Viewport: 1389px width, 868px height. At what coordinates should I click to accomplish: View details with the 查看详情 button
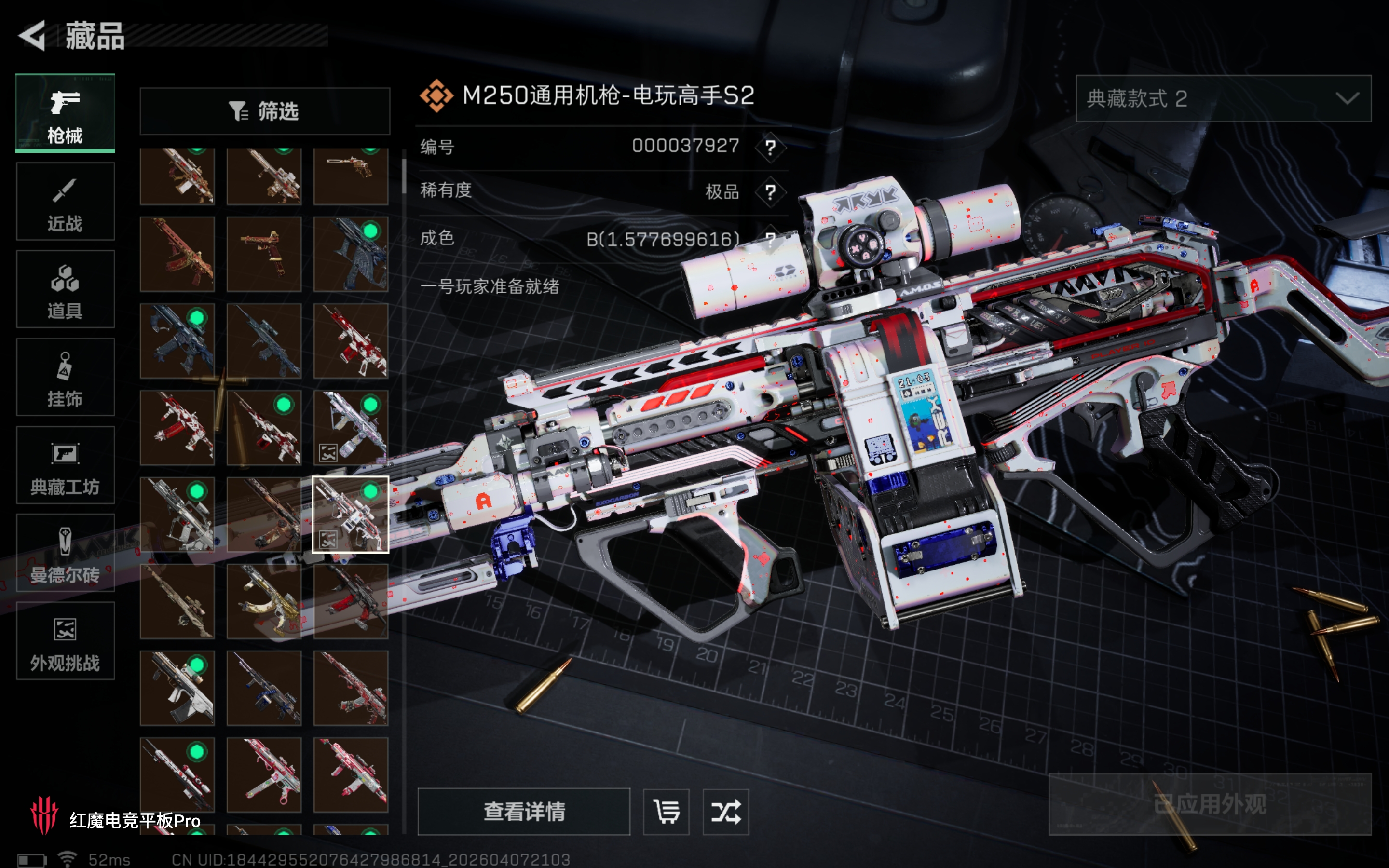coord(523,812)
